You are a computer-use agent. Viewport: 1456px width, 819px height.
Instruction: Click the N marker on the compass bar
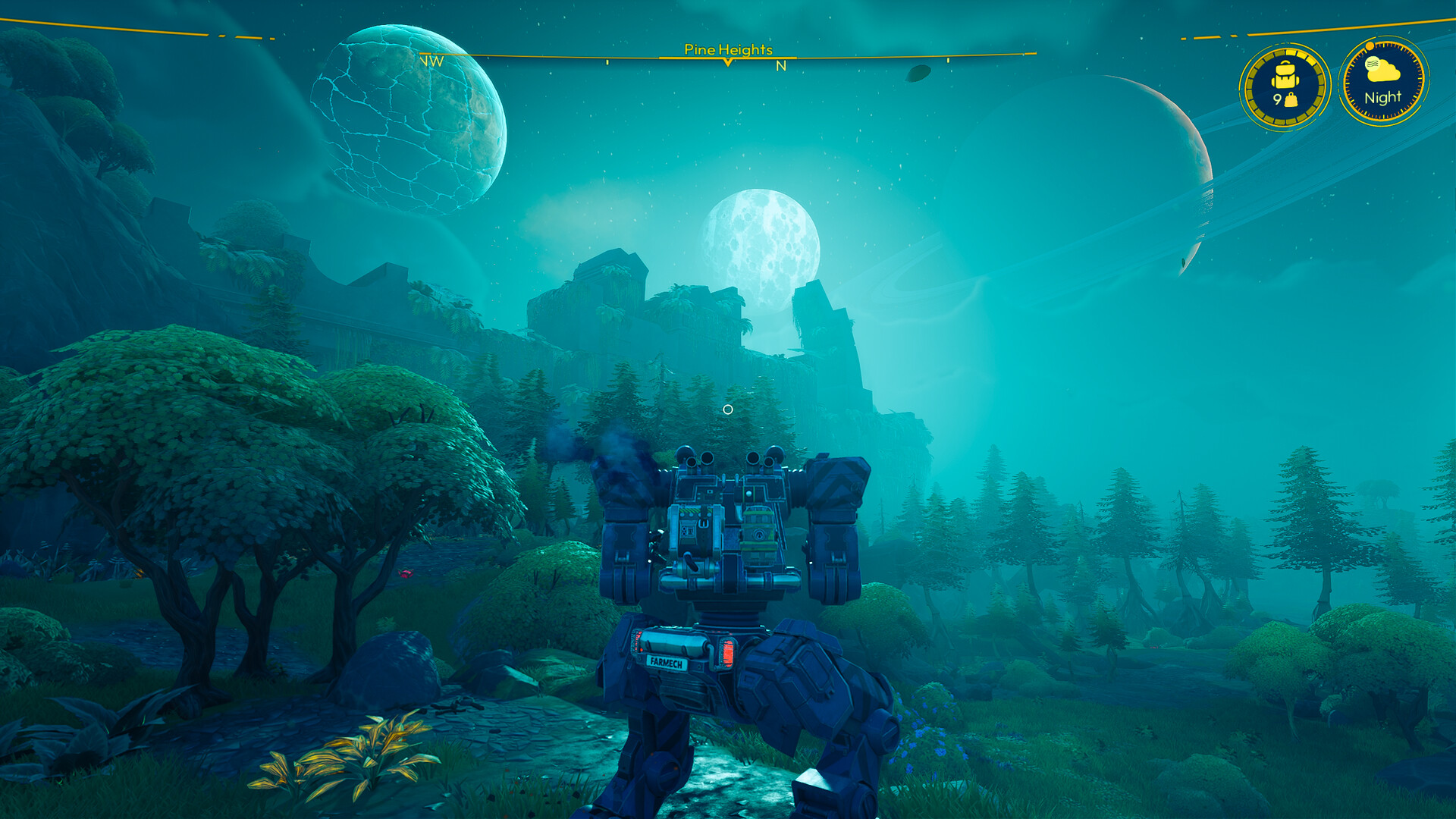(x=781, y=67)
